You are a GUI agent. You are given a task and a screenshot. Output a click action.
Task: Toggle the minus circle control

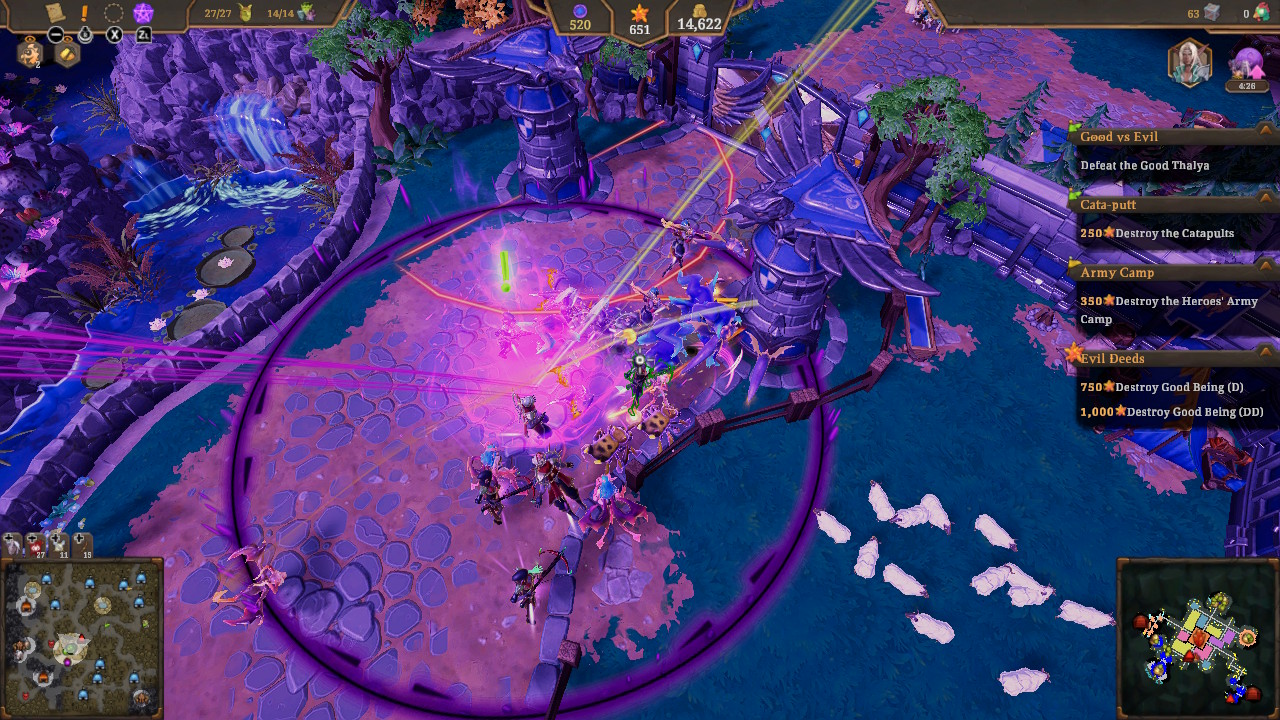[56, 34]
